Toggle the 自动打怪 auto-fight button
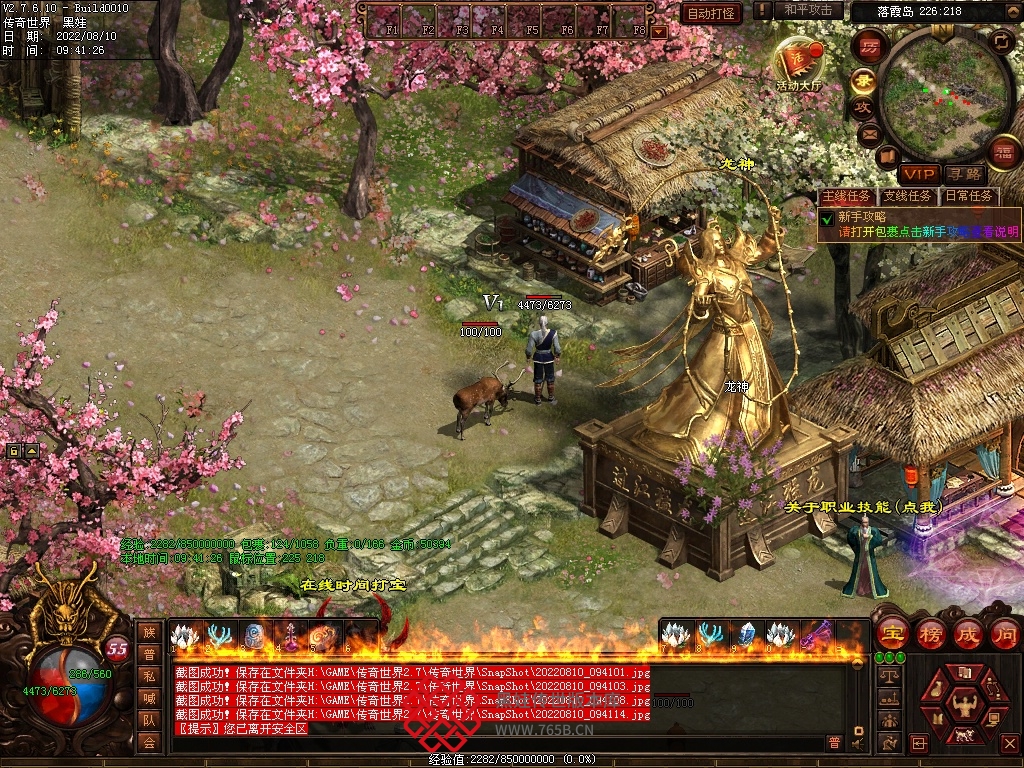This screenshot has width=1024, height=768. click(x=711, y=13)
